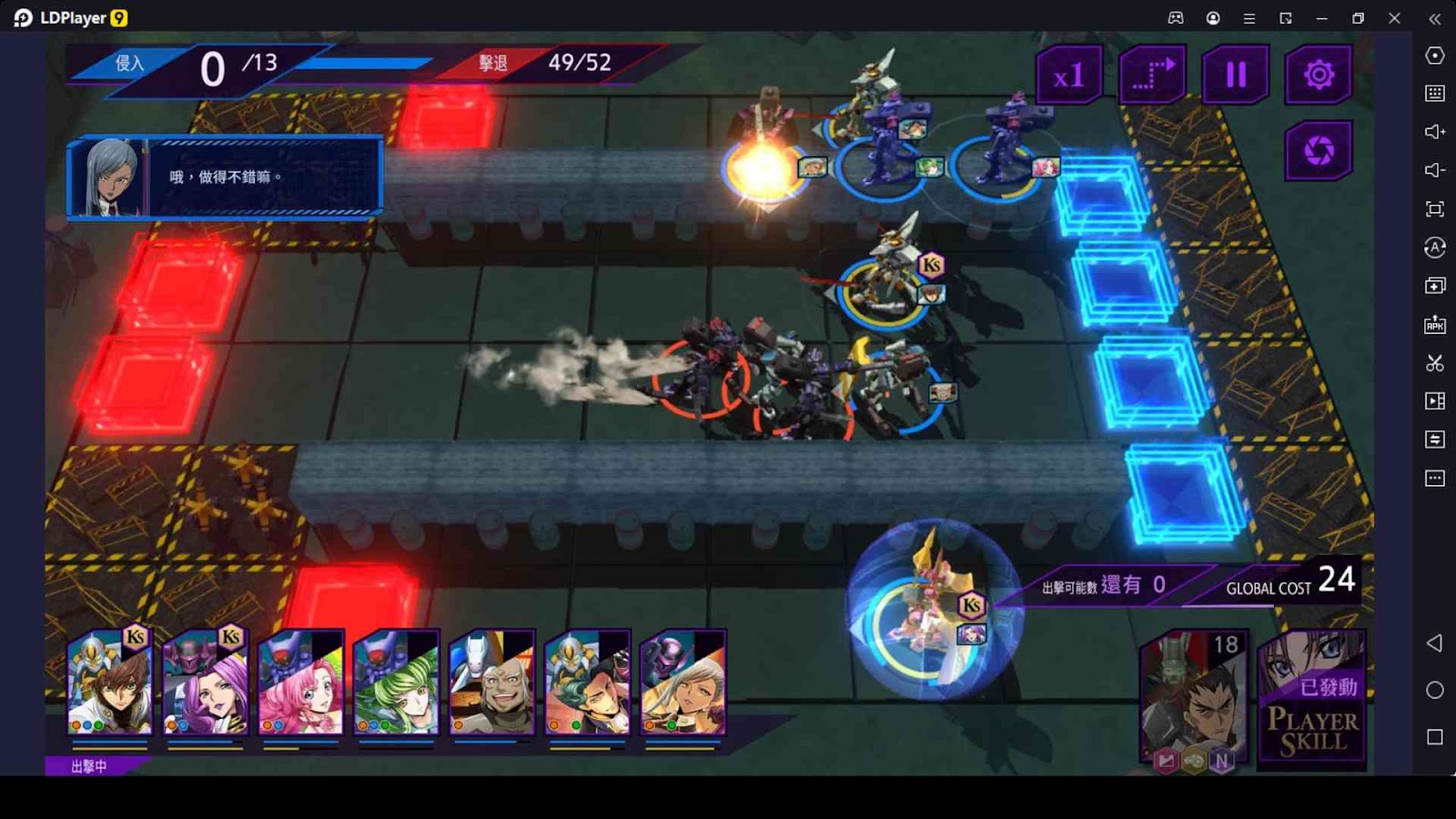Select the pink-haired girl unit card

301,682
